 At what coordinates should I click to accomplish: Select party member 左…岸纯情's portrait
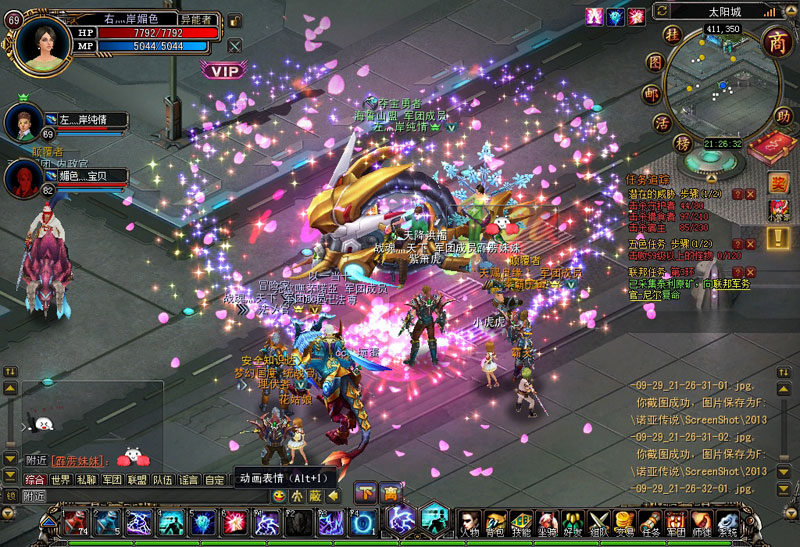23,121
